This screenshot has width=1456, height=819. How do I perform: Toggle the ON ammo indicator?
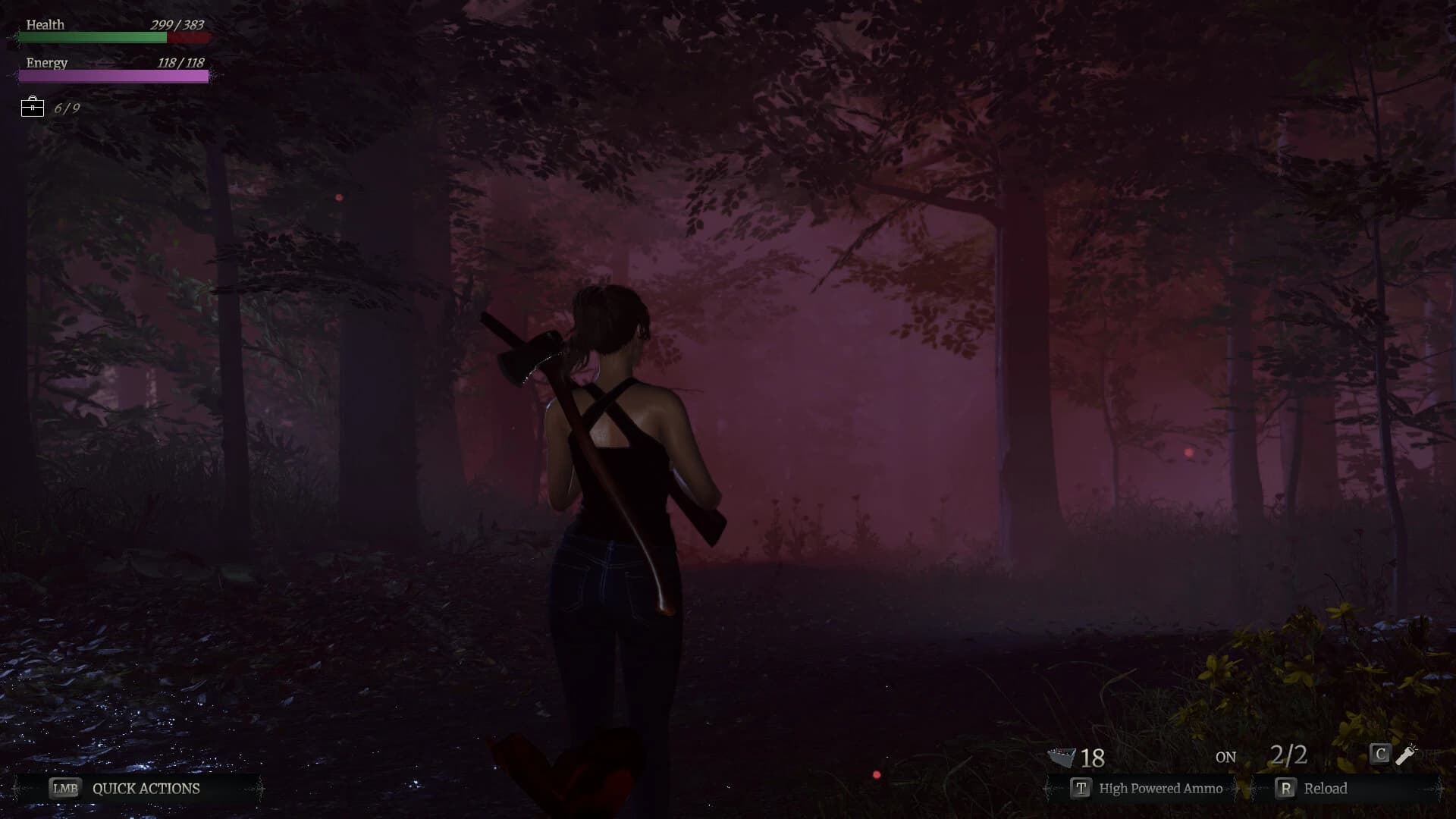1225,757
